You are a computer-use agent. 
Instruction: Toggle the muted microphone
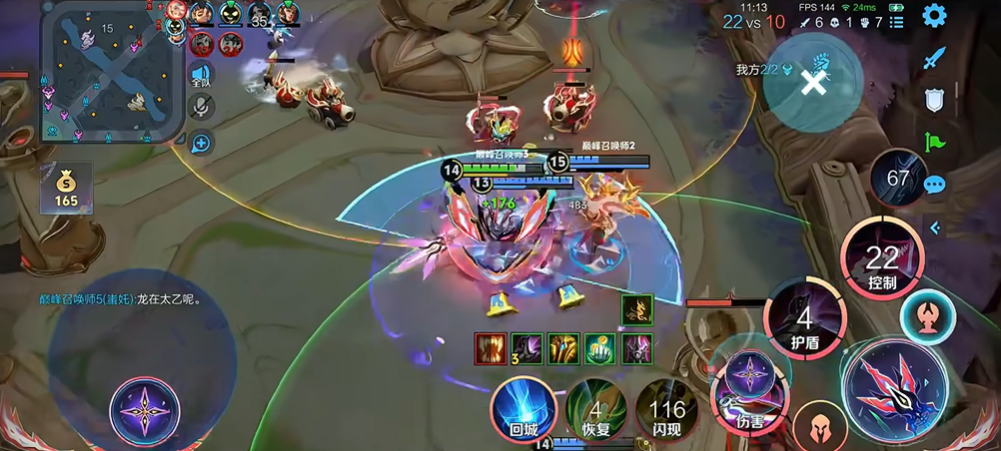click(201, 108)
